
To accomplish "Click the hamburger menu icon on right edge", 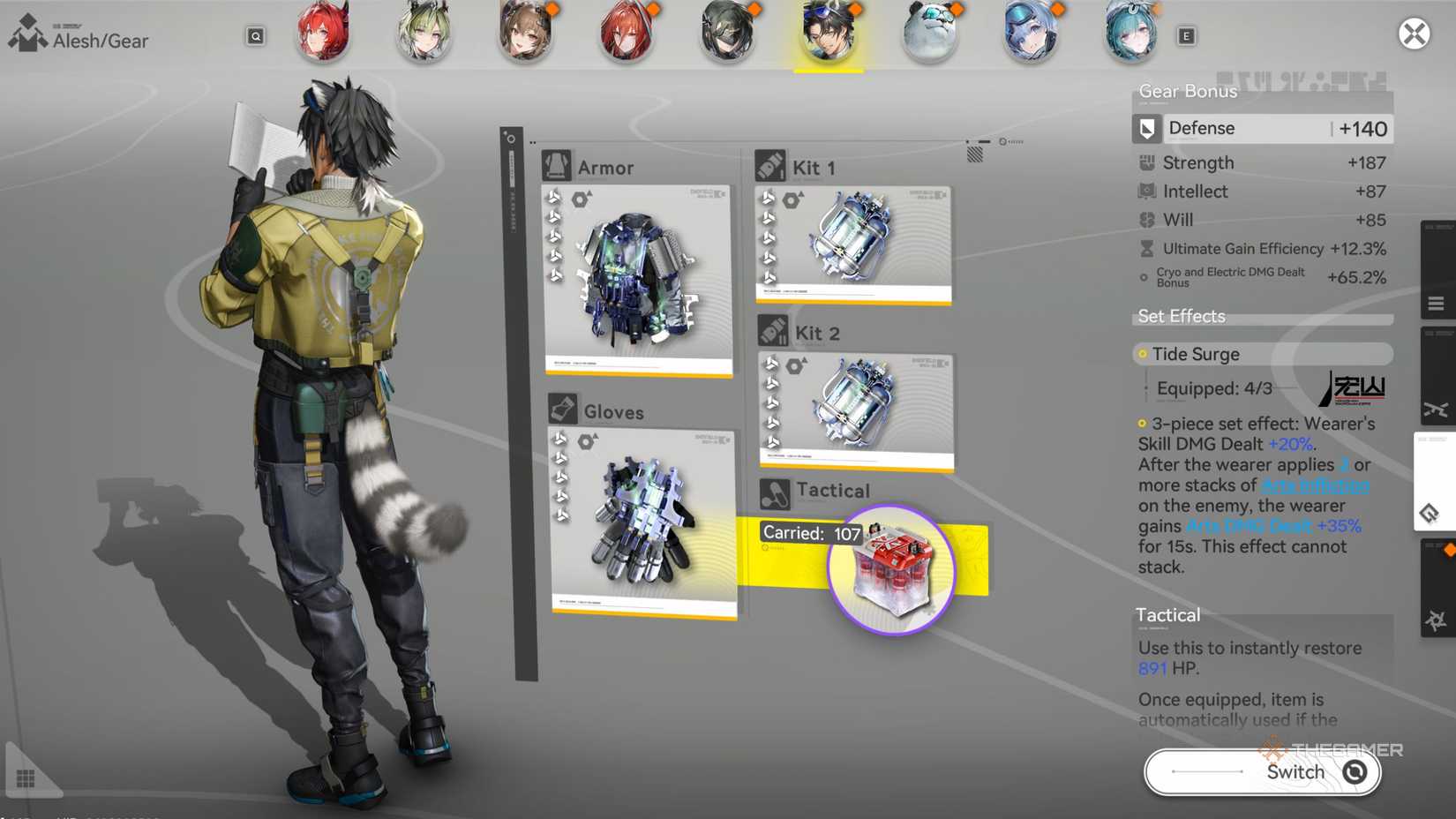I will 1437,302.
